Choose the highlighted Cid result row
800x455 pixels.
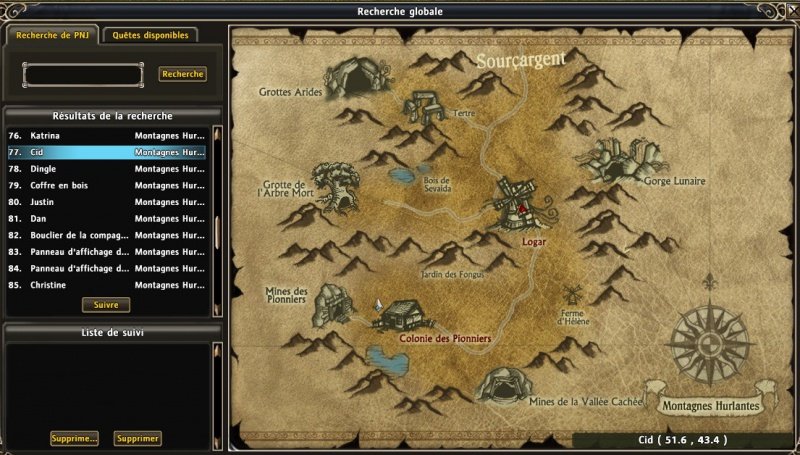[x=110, y=152]
